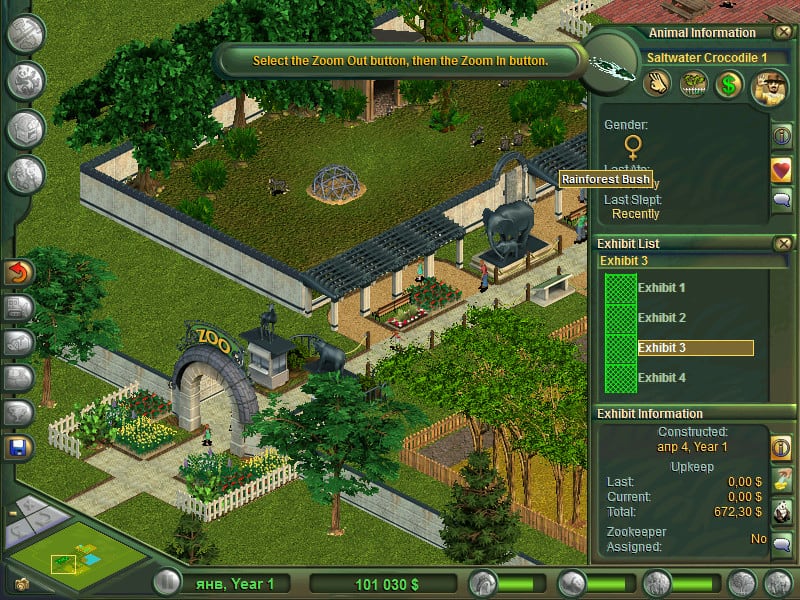Click the picking hand icon for the crocodile
Image resolution: width=800 pixels, height=600 pixels.
658,86
